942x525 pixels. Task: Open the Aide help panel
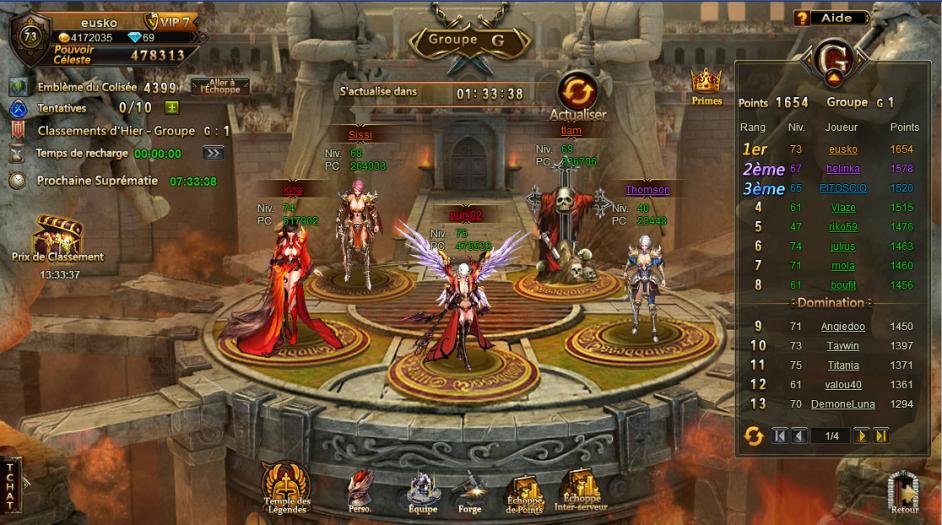click(829, 18)
